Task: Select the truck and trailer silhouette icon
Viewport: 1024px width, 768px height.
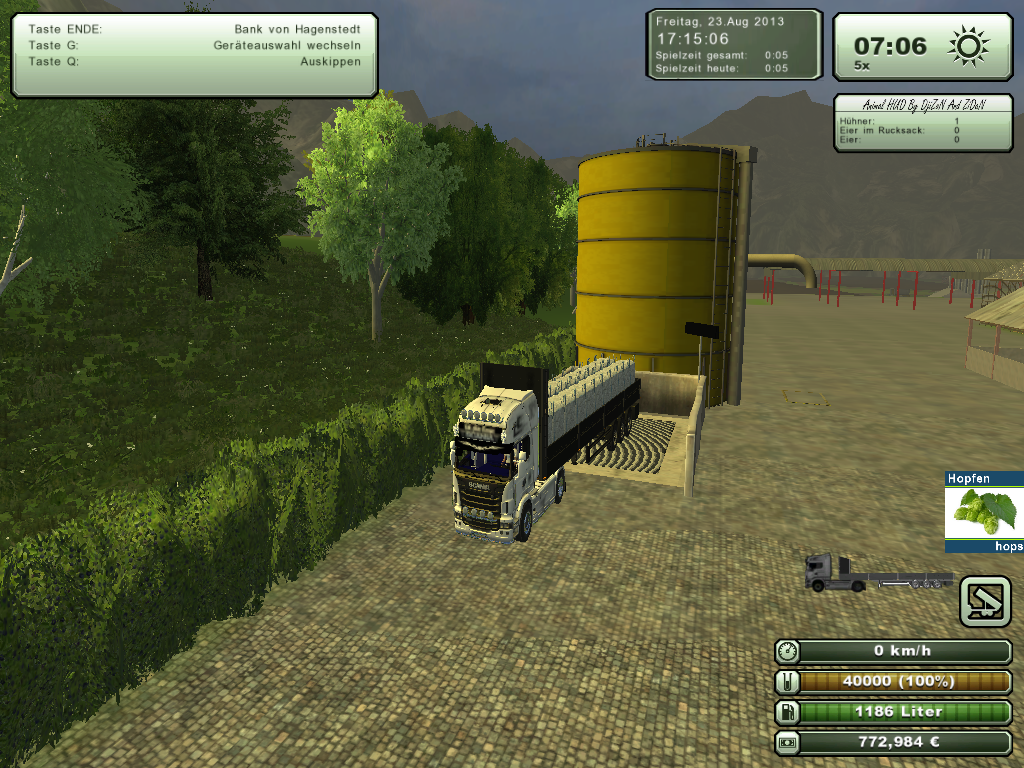Action: coord(878,573)
